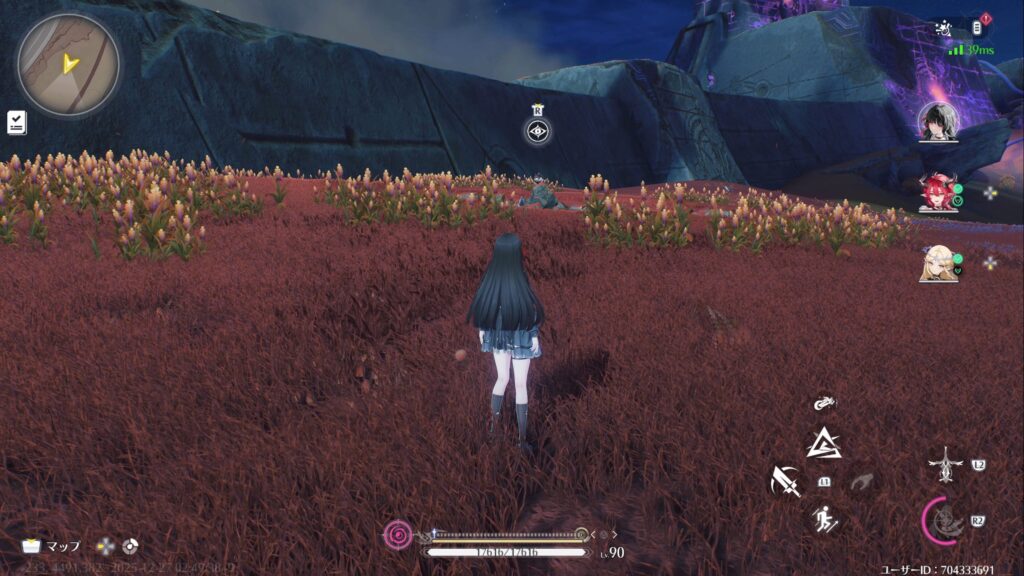The height and width of the screenshot is (576, 1024).
Task: Open the circular minimap
Action: pyautogui.click(x=68, y=64)
